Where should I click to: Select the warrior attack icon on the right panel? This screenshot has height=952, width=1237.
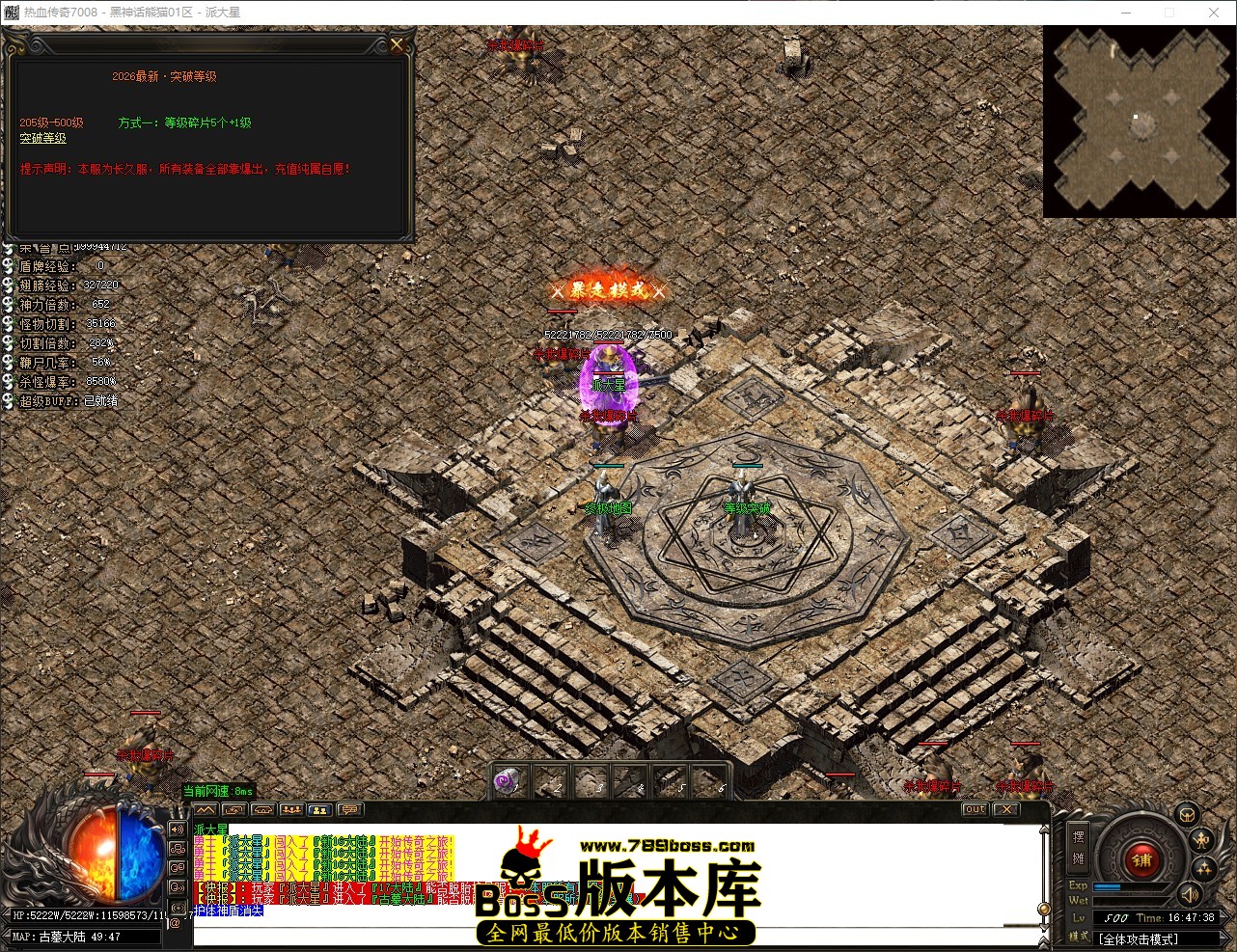(x=1201, y=840)
